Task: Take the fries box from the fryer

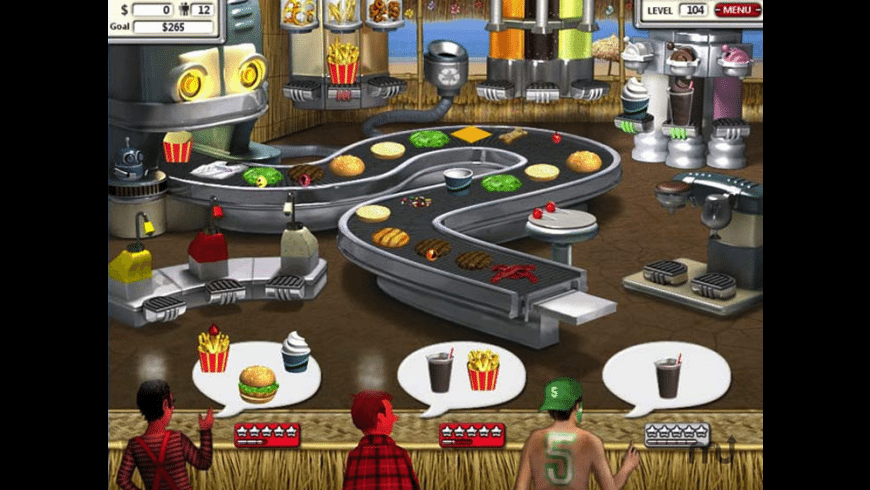Action: click(343, 66)
